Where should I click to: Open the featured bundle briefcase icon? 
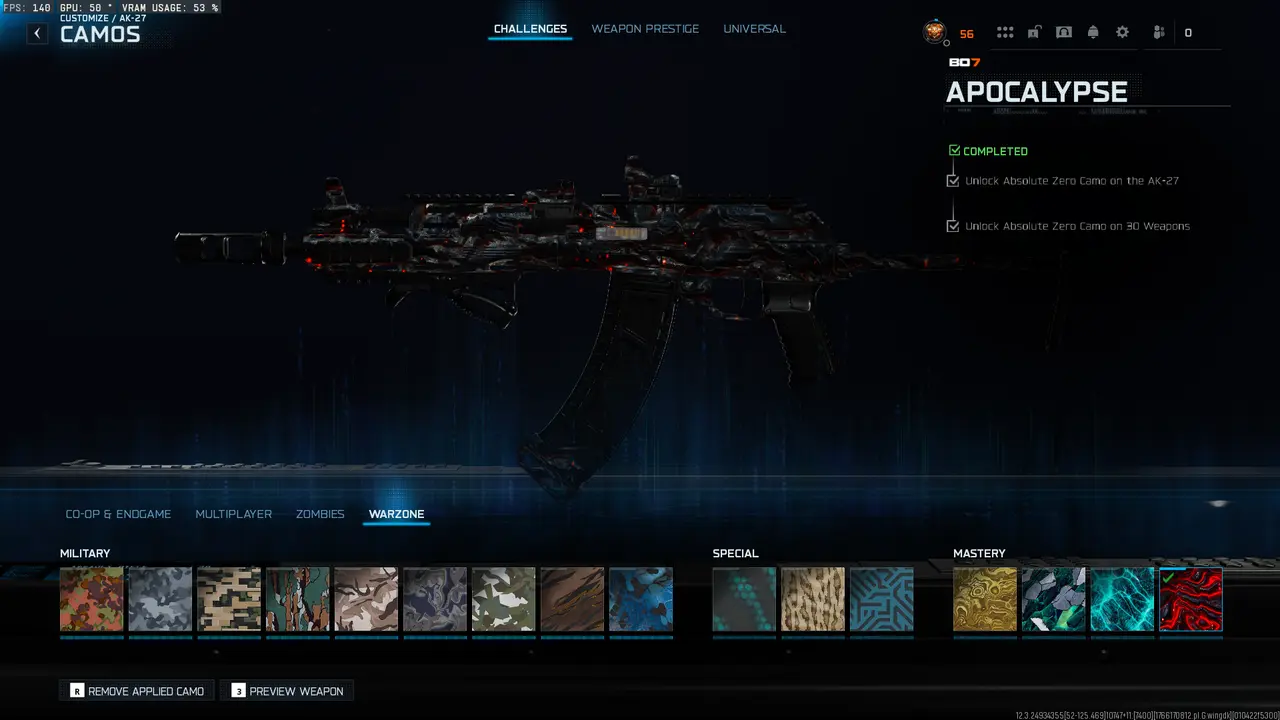coord(1063,31)
